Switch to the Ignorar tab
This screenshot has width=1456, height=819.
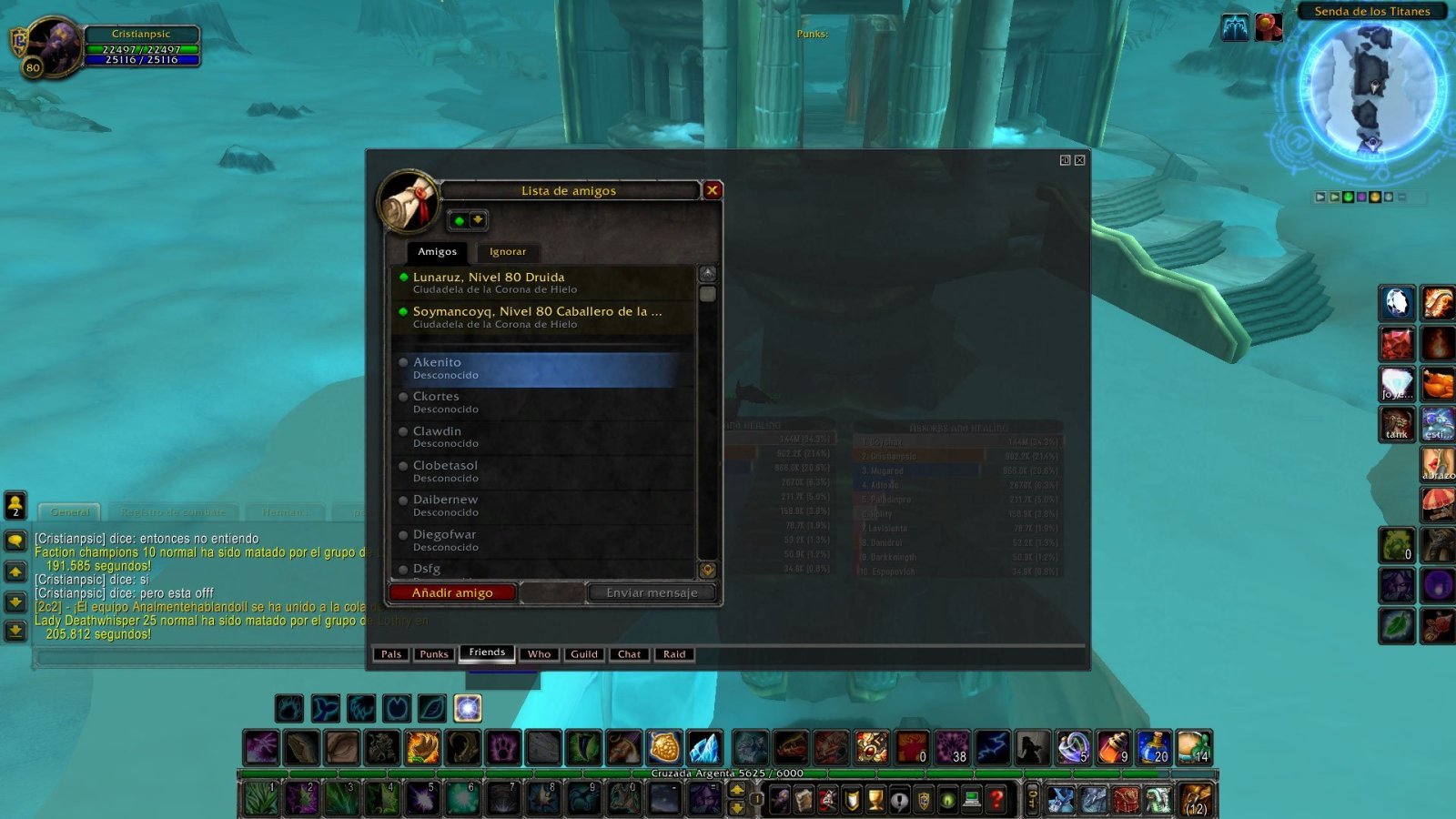pos(507,252)
